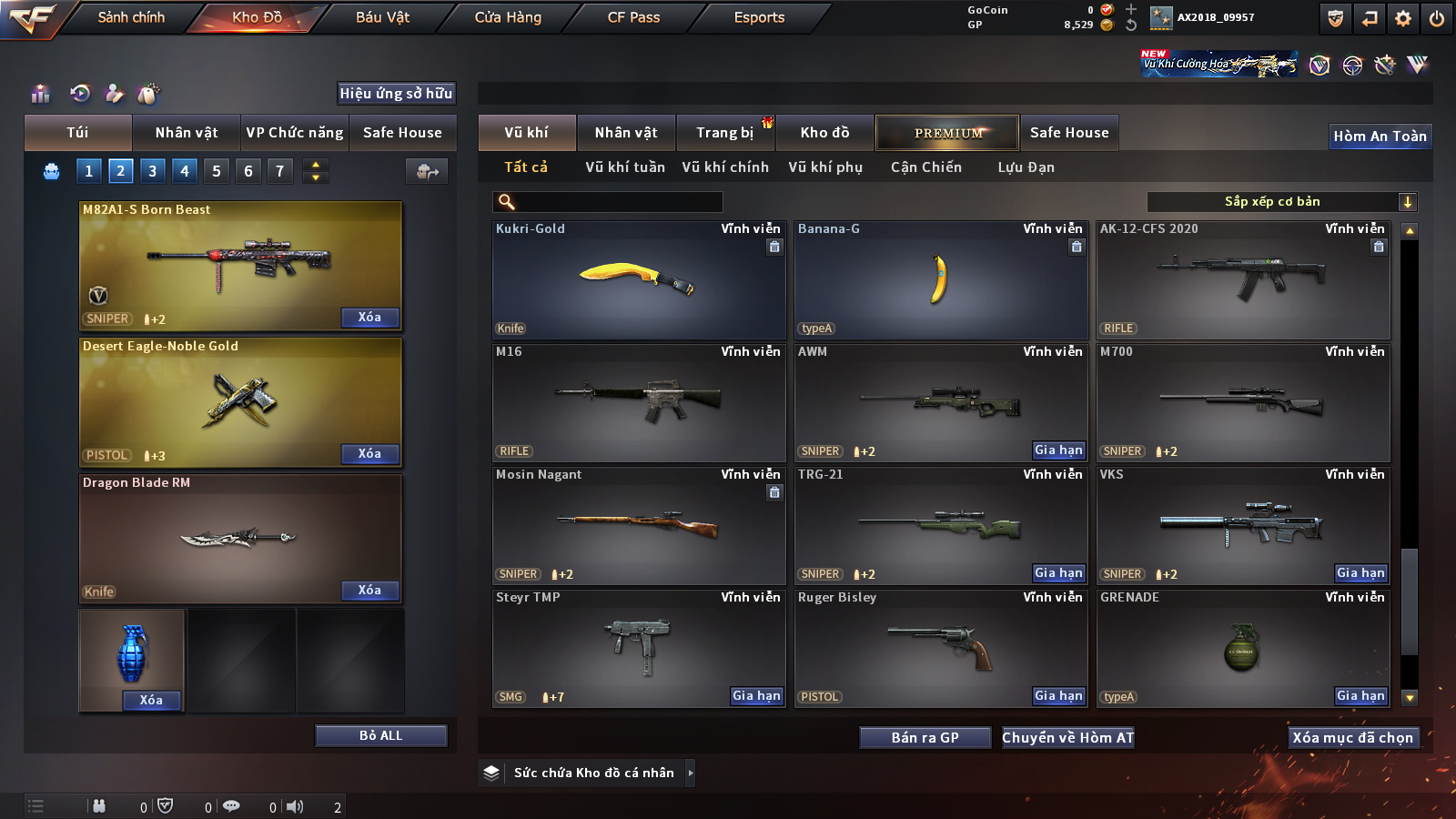Open the Sắp xếp cơ bản dropdown
1456x819 pixels.
1281,202
